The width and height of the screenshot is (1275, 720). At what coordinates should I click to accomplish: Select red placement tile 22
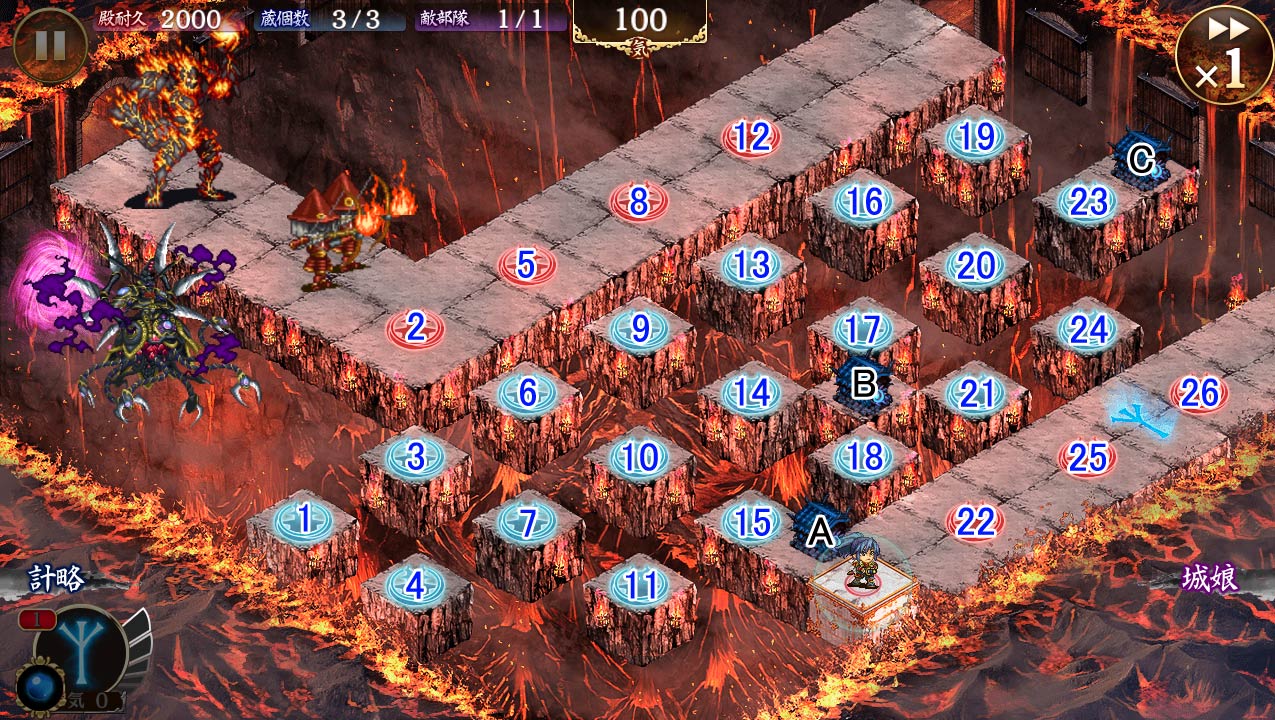point(975,521)
